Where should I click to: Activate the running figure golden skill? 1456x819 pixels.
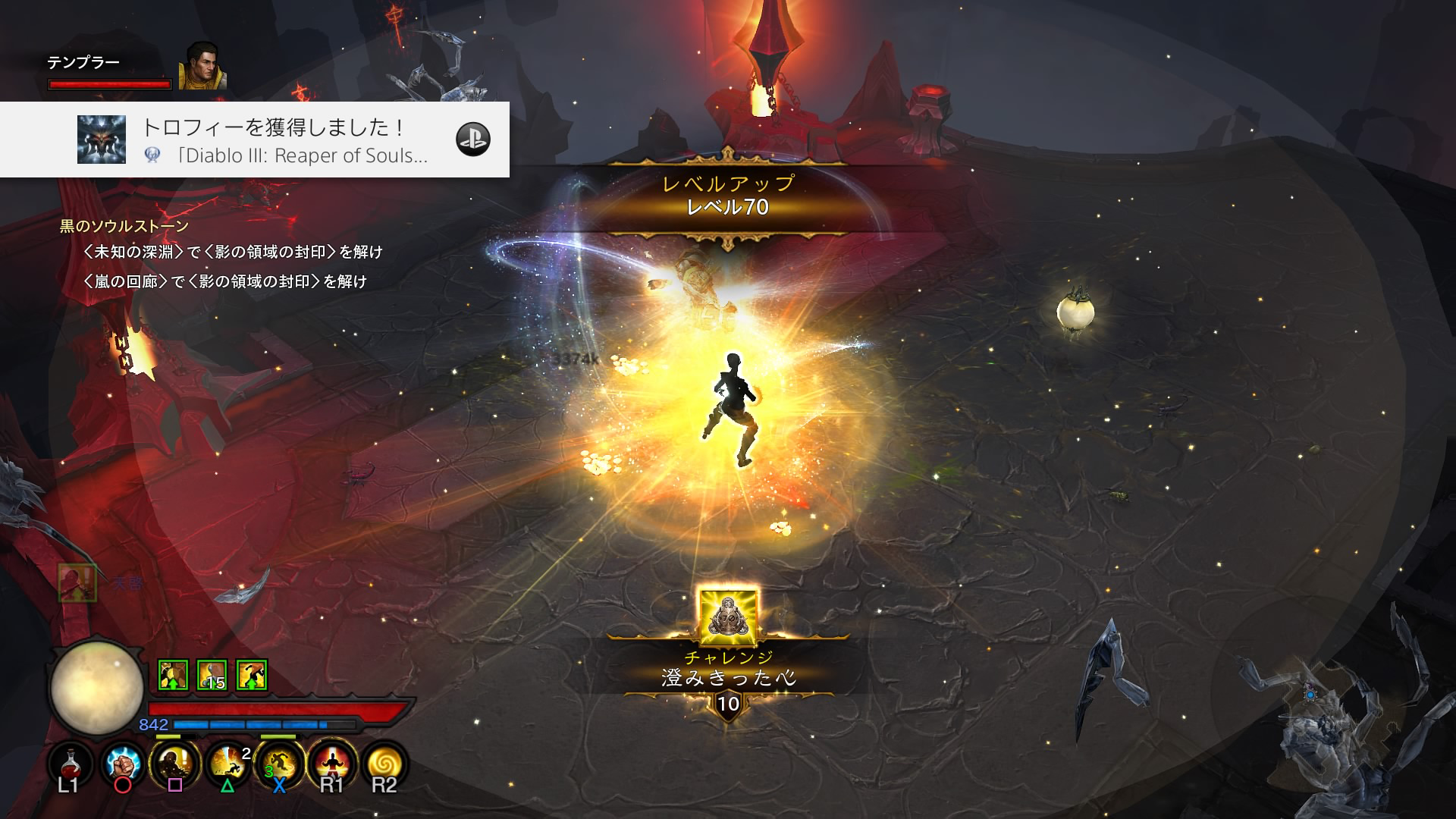click(279, 764)
